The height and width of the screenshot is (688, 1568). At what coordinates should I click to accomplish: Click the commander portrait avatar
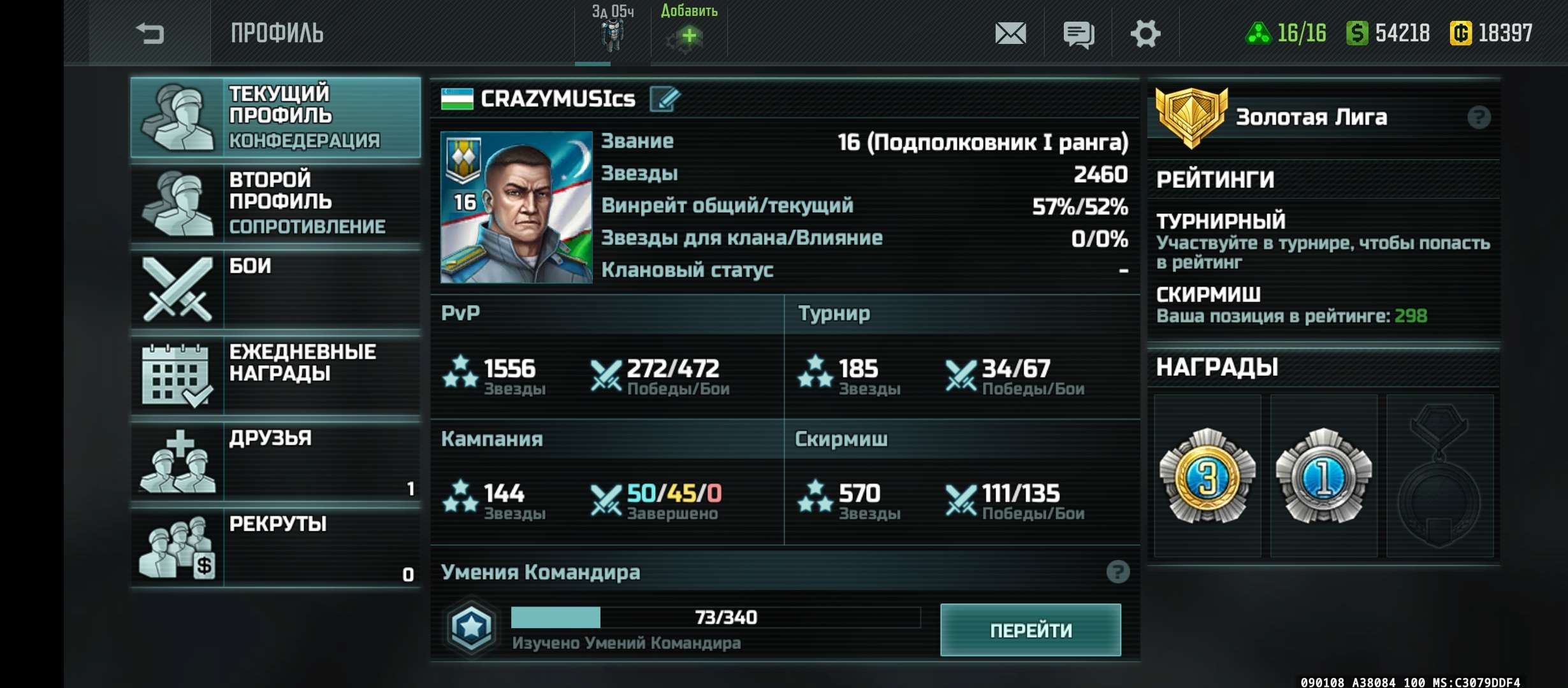pyautogui.click(x=516, y=207)
